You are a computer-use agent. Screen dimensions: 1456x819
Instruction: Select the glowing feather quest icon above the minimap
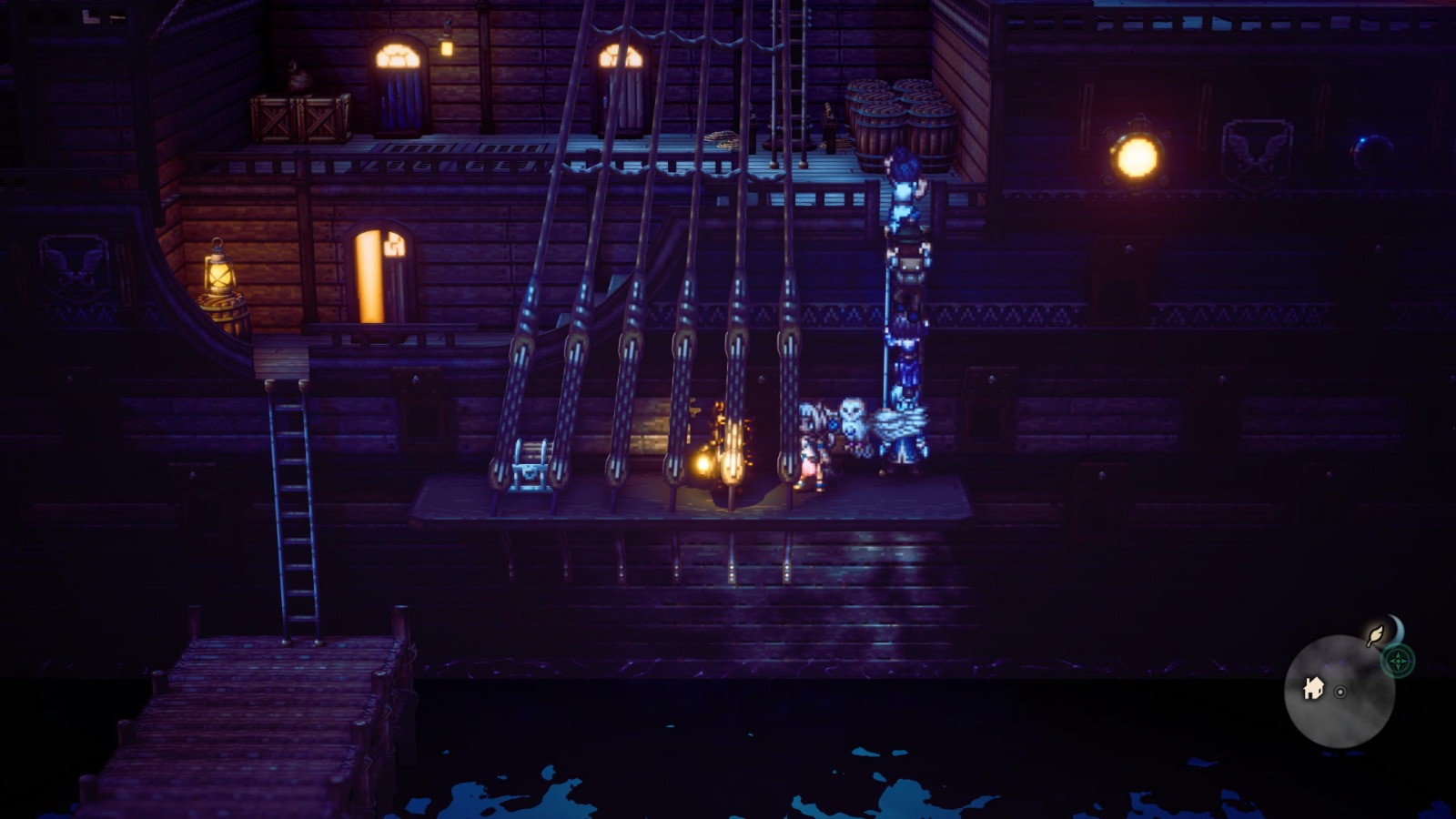[1374, 634]
